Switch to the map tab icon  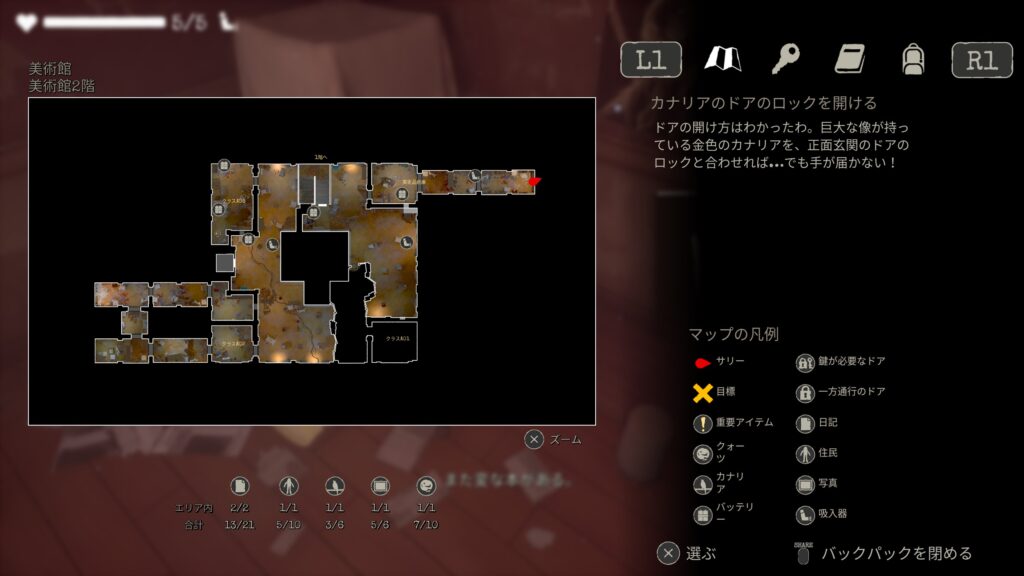(721, 59)
